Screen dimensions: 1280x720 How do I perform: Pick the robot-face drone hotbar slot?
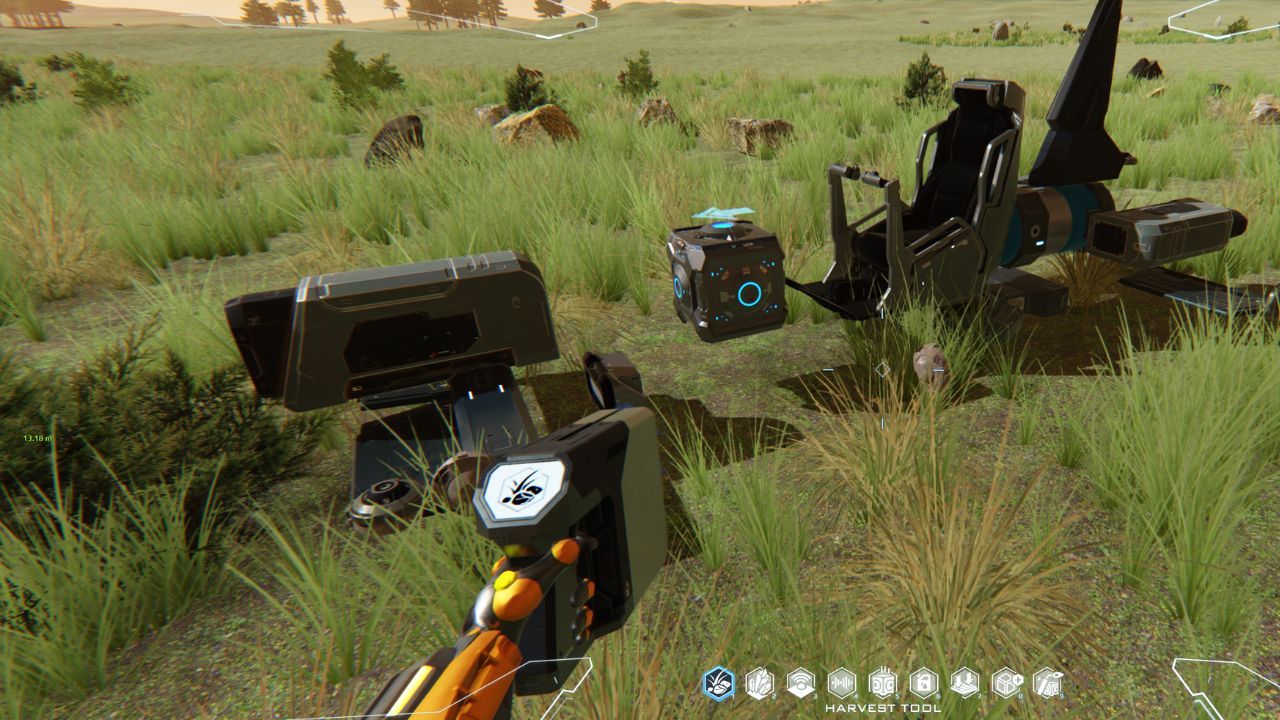pyautogui.click(x=882, y=683)
